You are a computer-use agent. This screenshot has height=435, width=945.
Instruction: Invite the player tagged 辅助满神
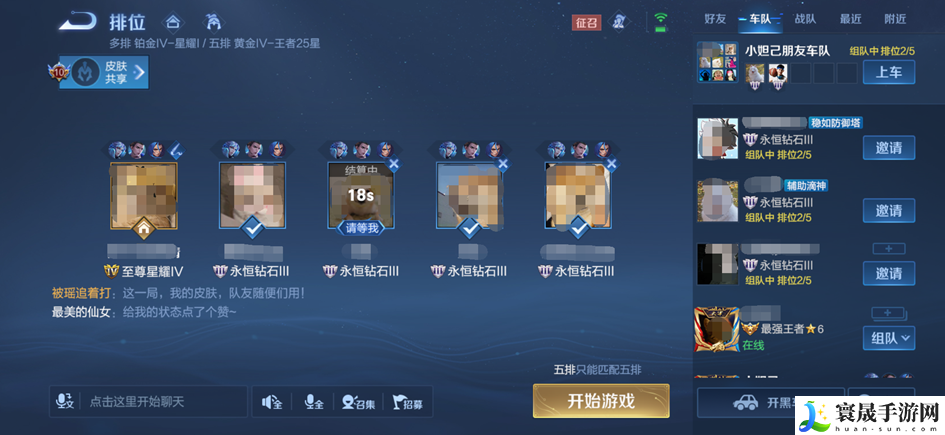coord(888,210)
